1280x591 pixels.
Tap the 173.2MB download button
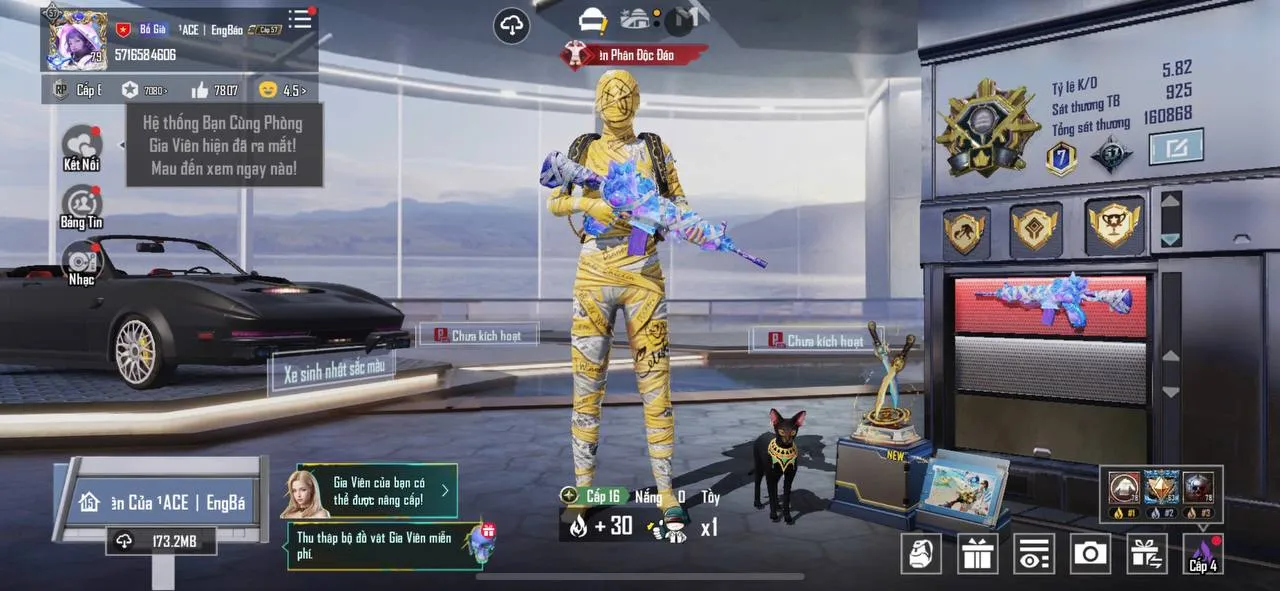pyautogui.click(x=161, y=541)
